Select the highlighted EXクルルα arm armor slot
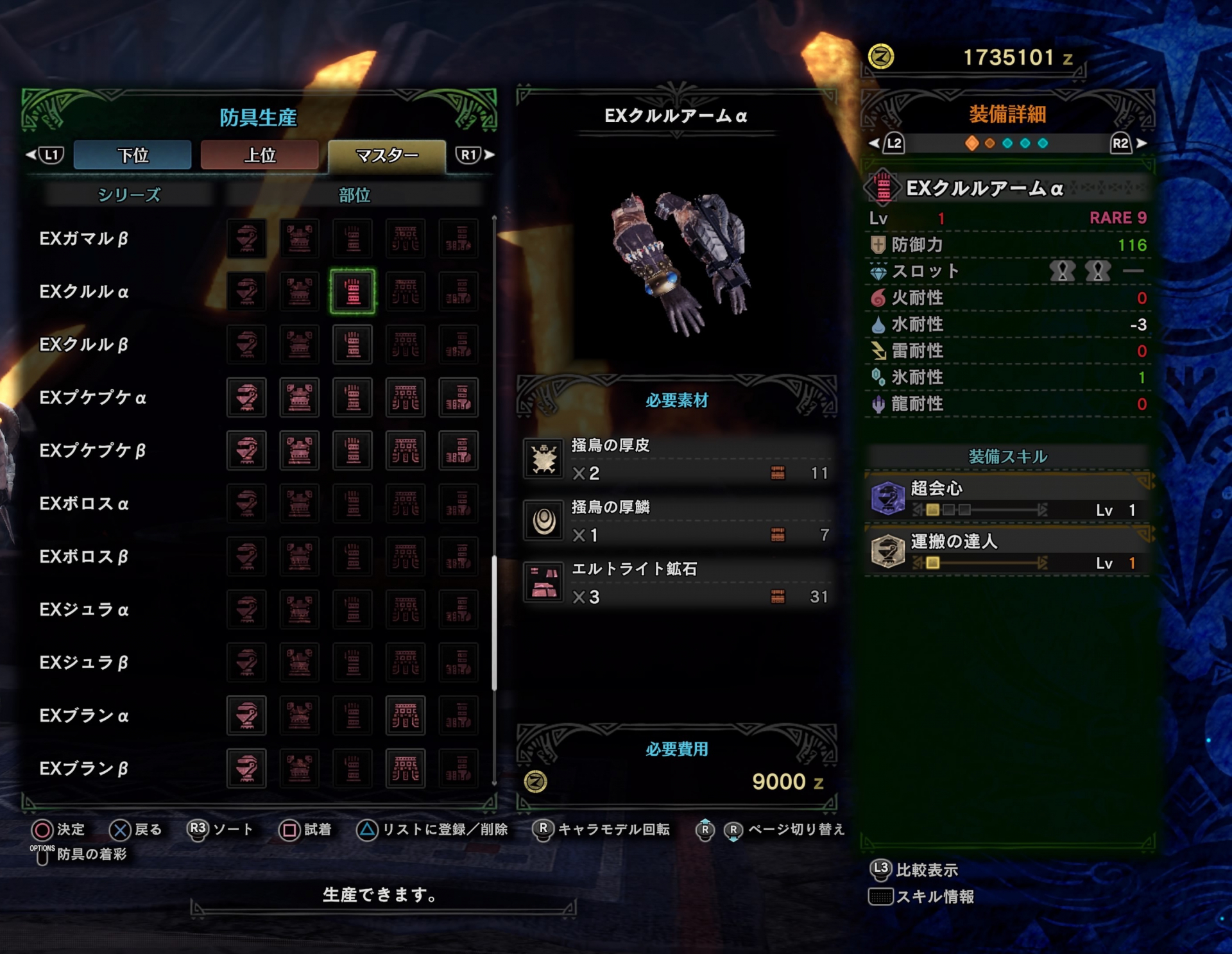Screen dimensions: 1232x954 [352, 292]
